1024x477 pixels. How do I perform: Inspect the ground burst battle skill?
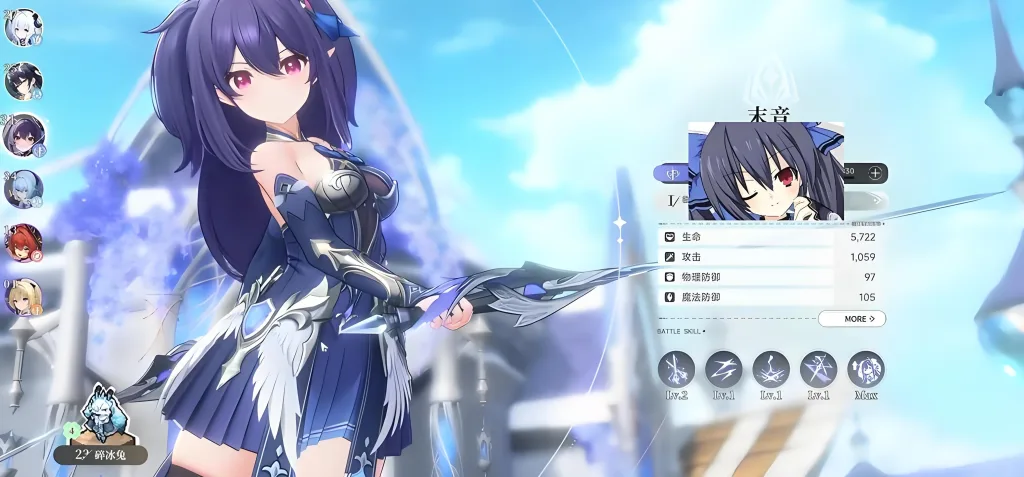pyautogui.click(x=771, y=369)
